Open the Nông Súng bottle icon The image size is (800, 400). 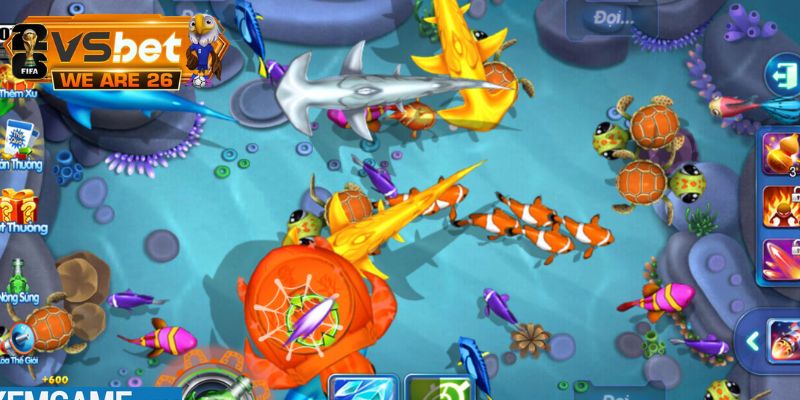[x=16, y=274]
